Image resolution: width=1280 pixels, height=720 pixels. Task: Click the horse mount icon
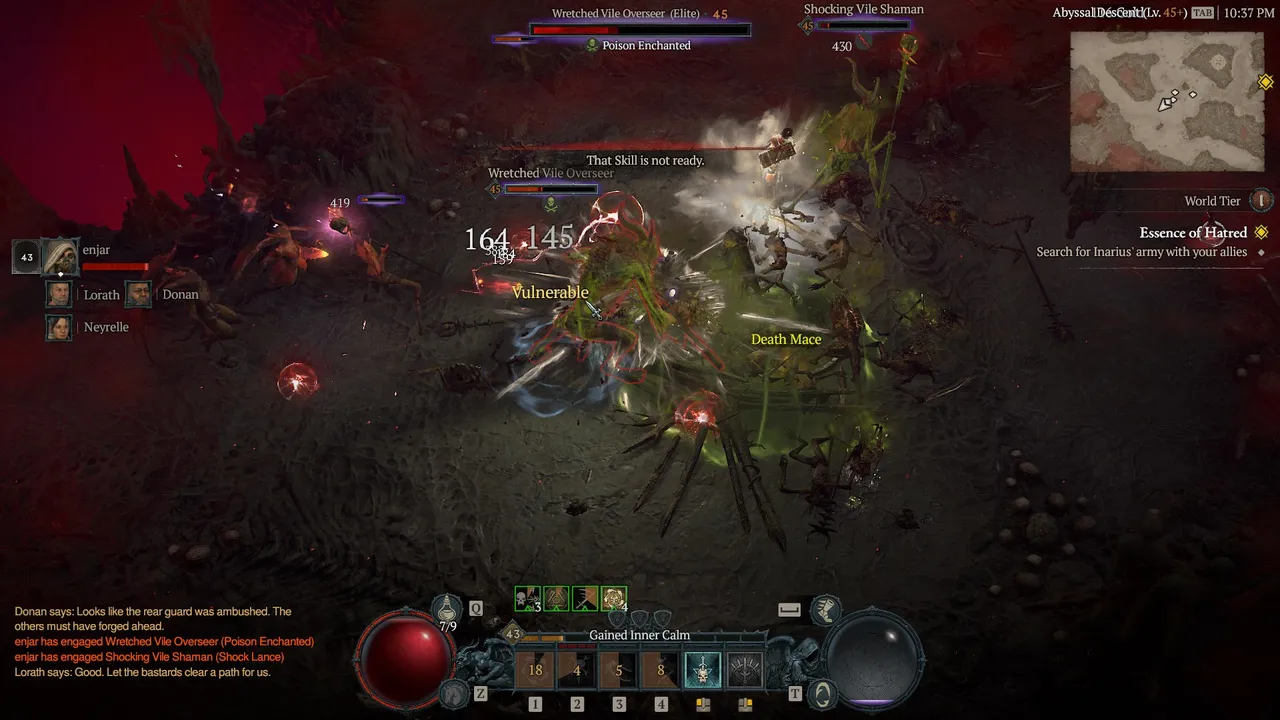pyautogui.click(x=825, y=608)
